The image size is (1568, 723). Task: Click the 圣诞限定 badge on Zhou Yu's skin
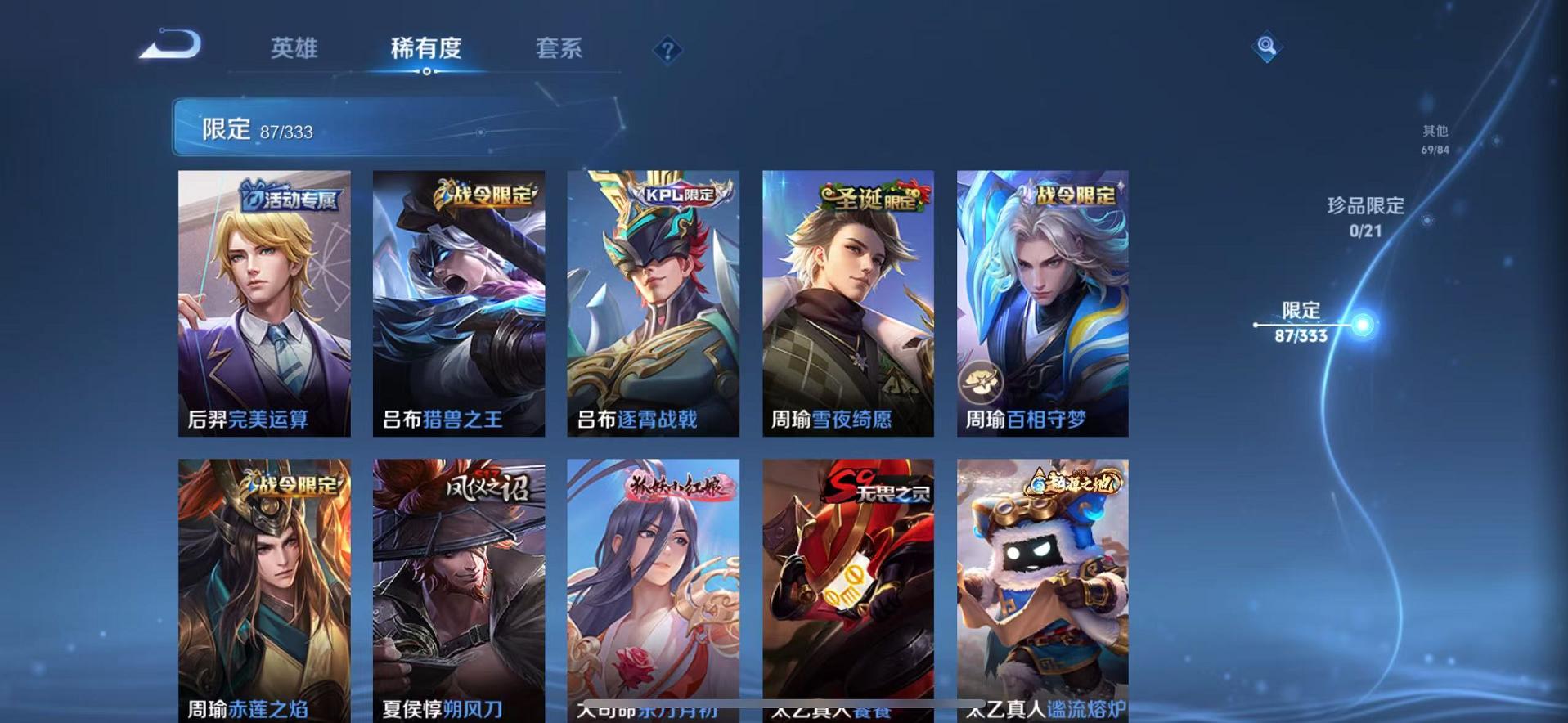[x=871, y=196]
